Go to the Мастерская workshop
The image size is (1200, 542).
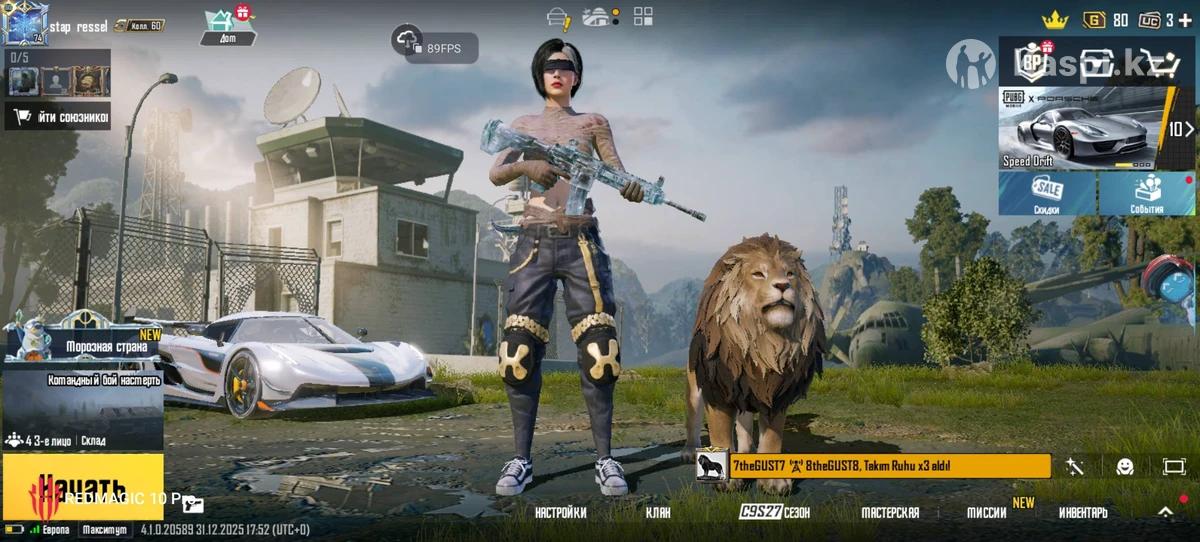tap(890, 513)
